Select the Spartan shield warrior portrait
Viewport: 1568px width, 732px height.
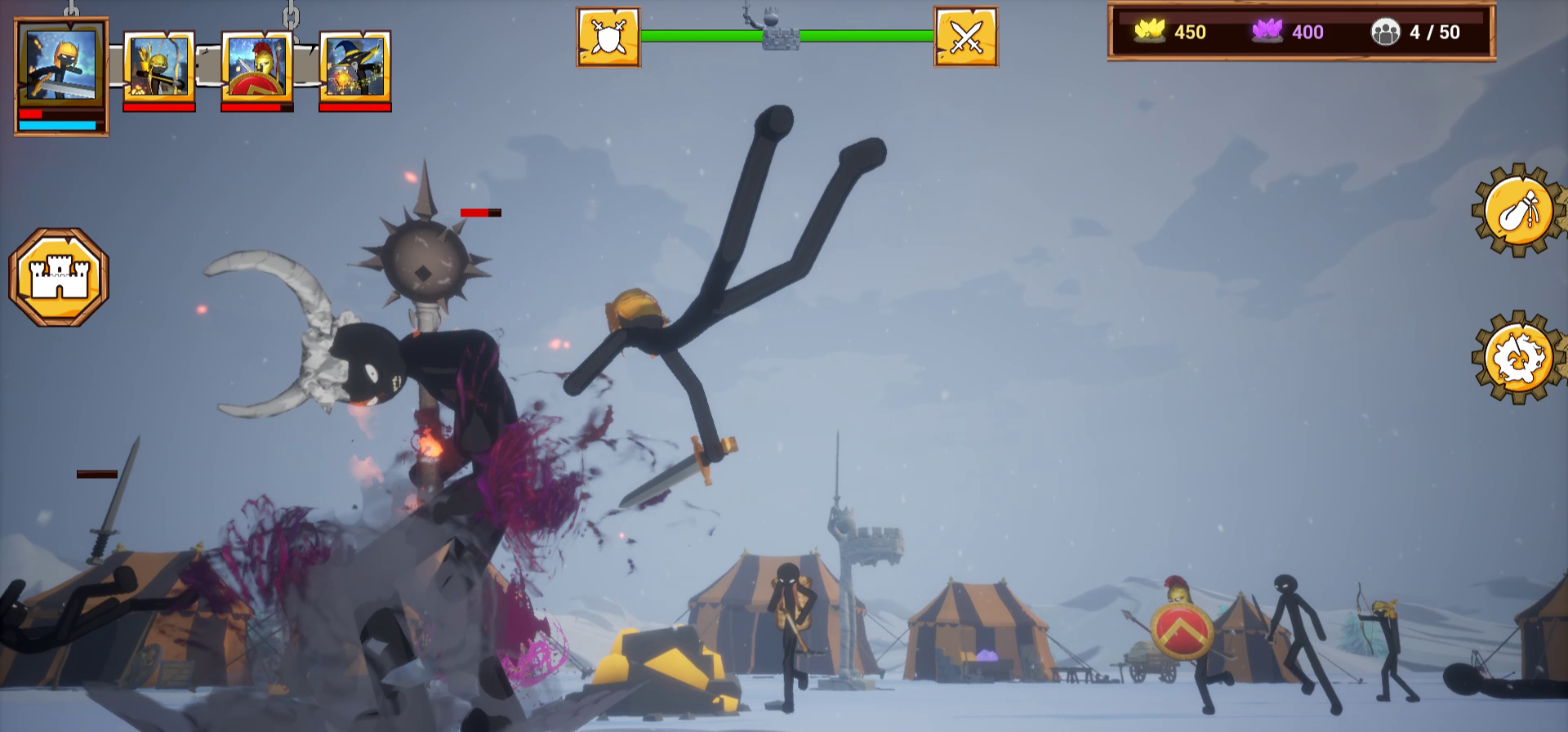pos(256,67)
